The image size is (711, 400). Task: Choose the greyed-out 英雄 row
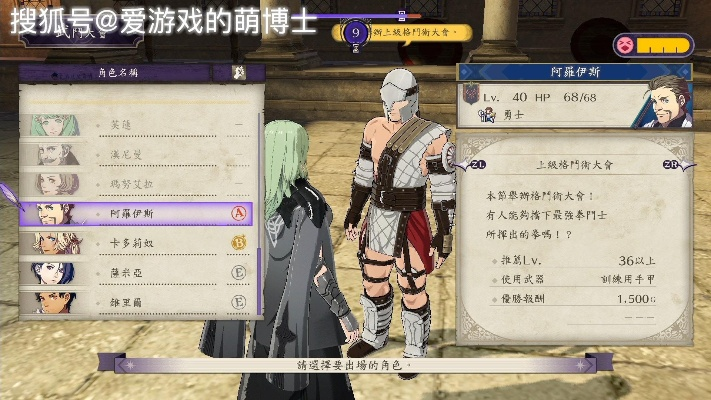(x=135, y=126)
